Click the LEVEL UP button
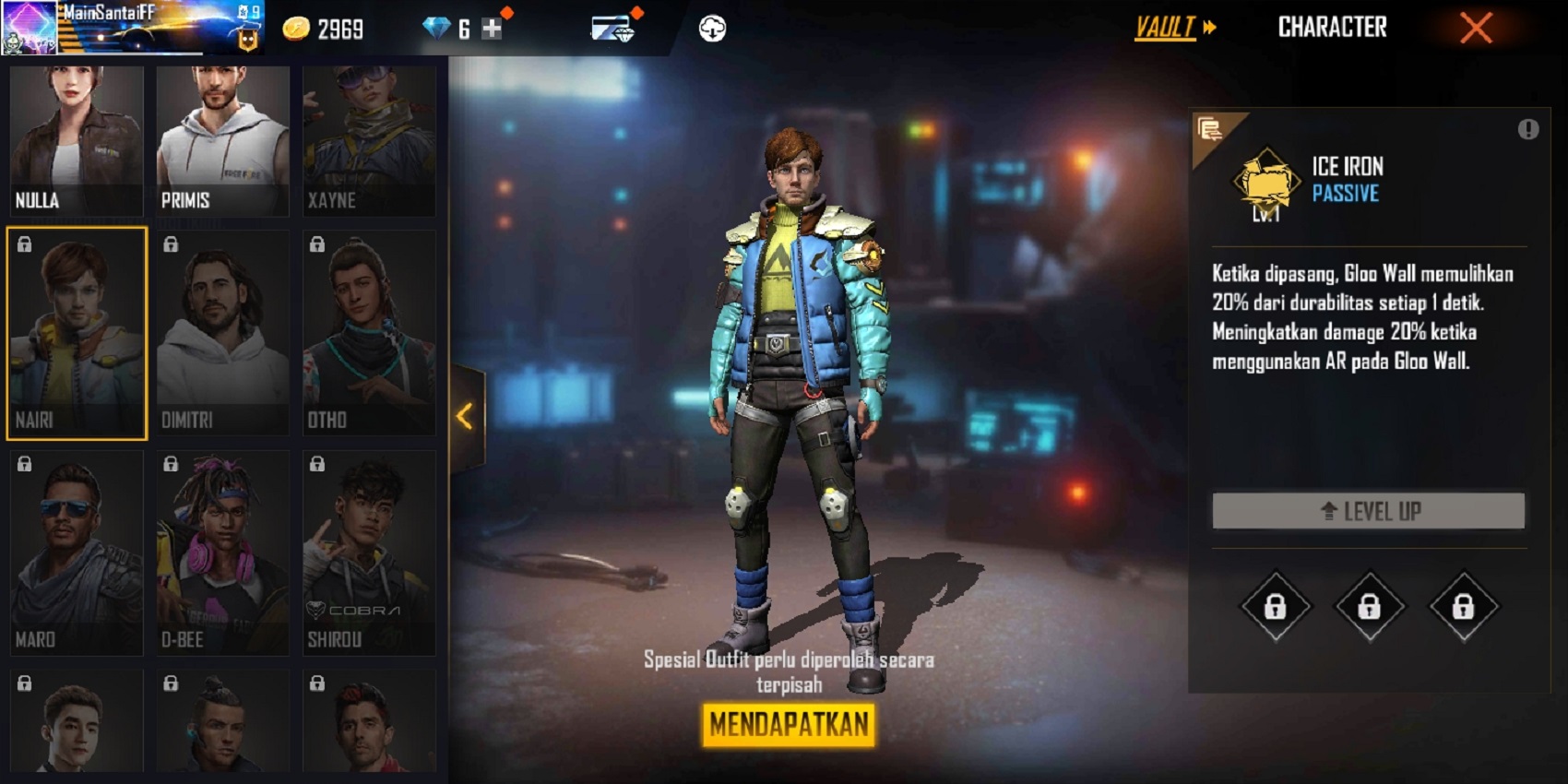The image size is (1568, 784). [x=1369, y=510]
